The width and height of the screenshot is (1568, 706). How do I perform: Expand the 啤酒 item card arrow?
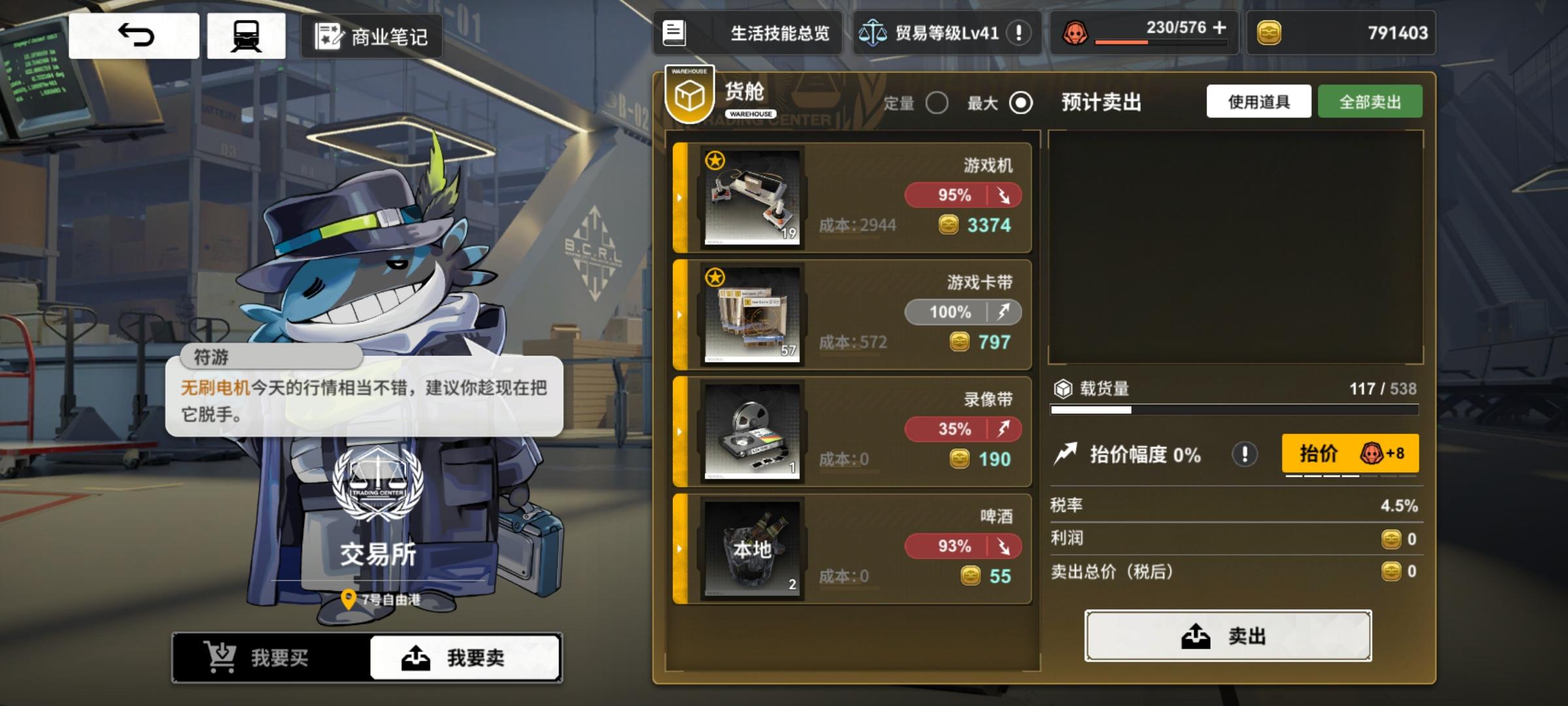pyautogui.click(x=679, y=548)
